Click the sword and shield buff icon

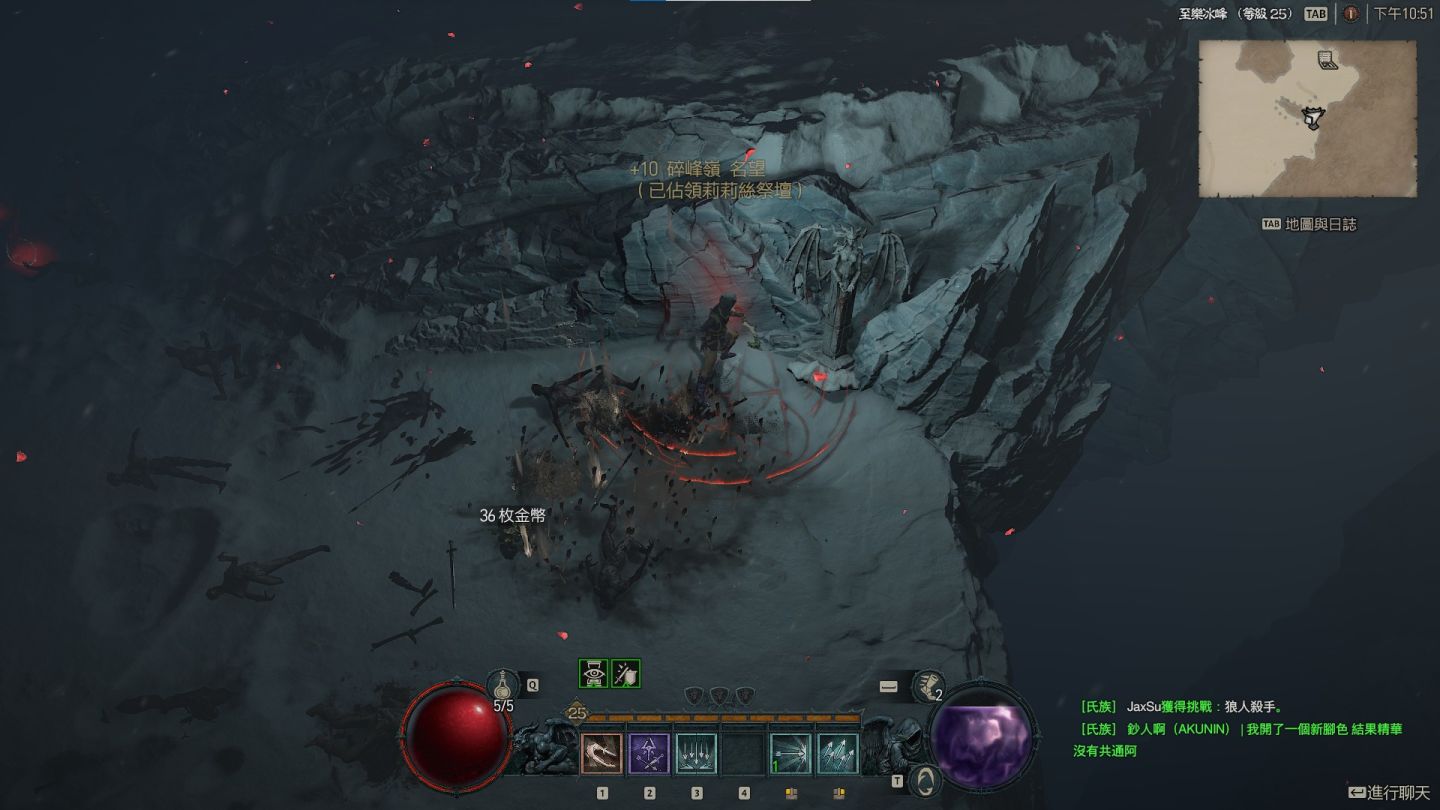pos(626,673)
